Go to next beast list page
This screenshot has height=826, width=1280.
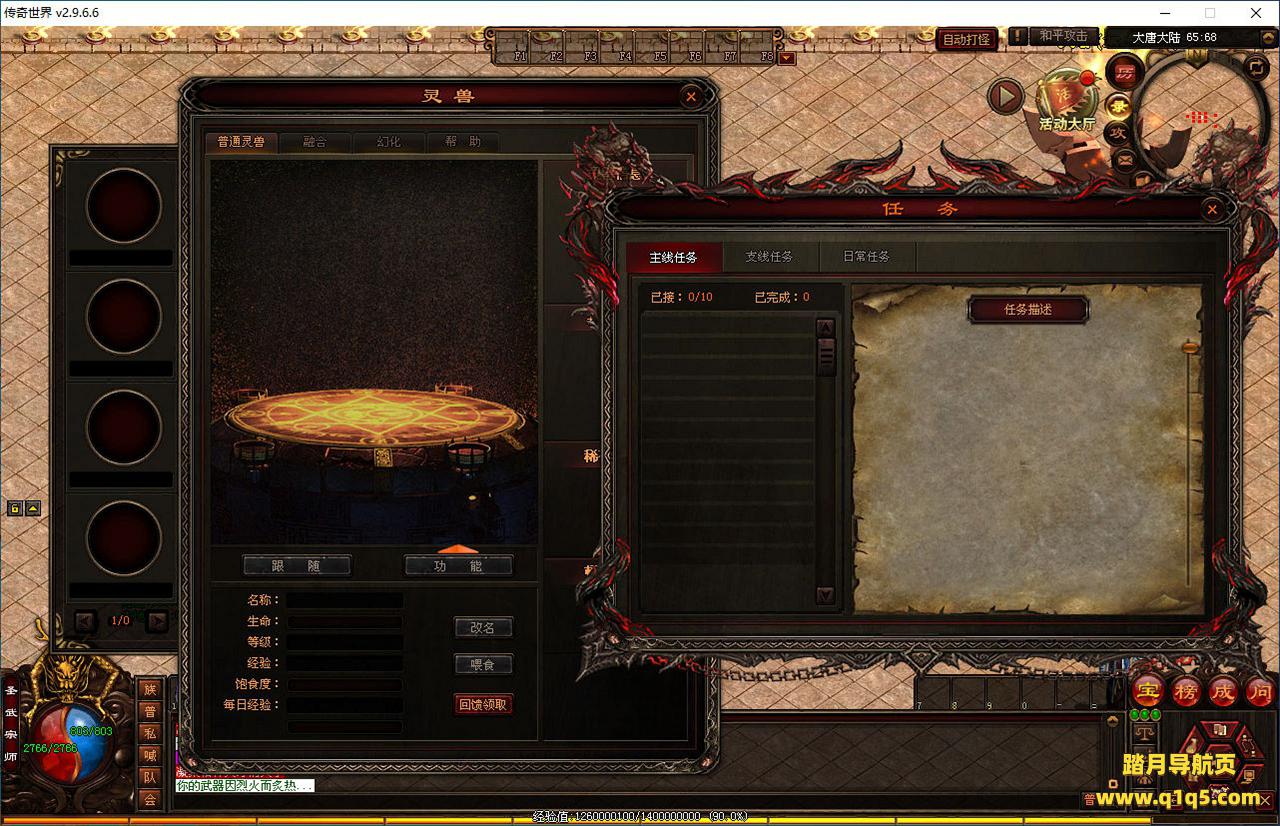157,621
